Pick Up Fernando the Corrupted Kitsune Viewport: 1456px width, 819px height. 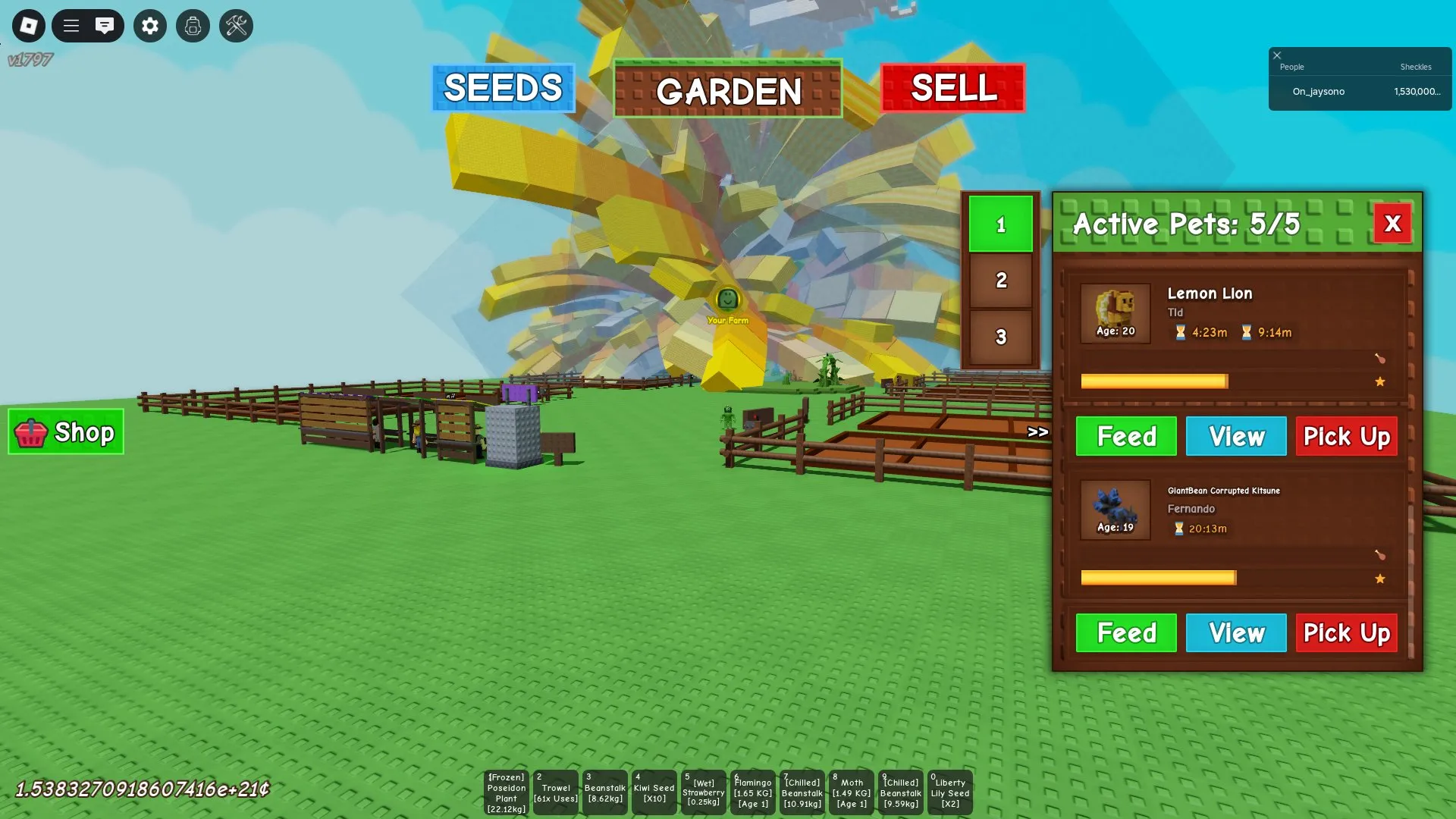click(1346, 632)
